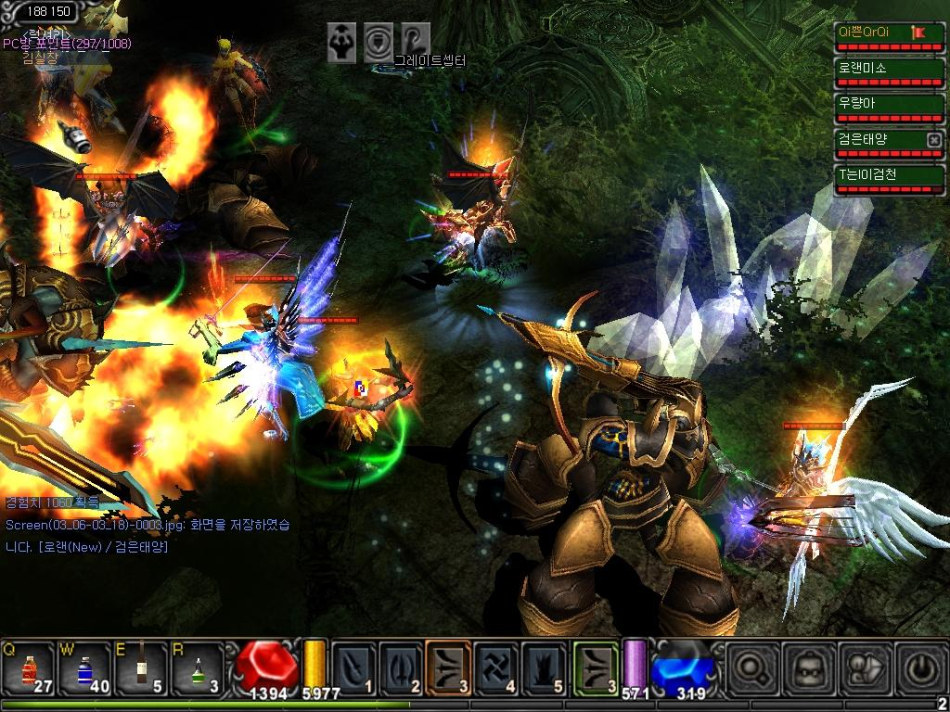950x712 pixels.
Task: Open the helmeted character menu button
Action: 806,667
